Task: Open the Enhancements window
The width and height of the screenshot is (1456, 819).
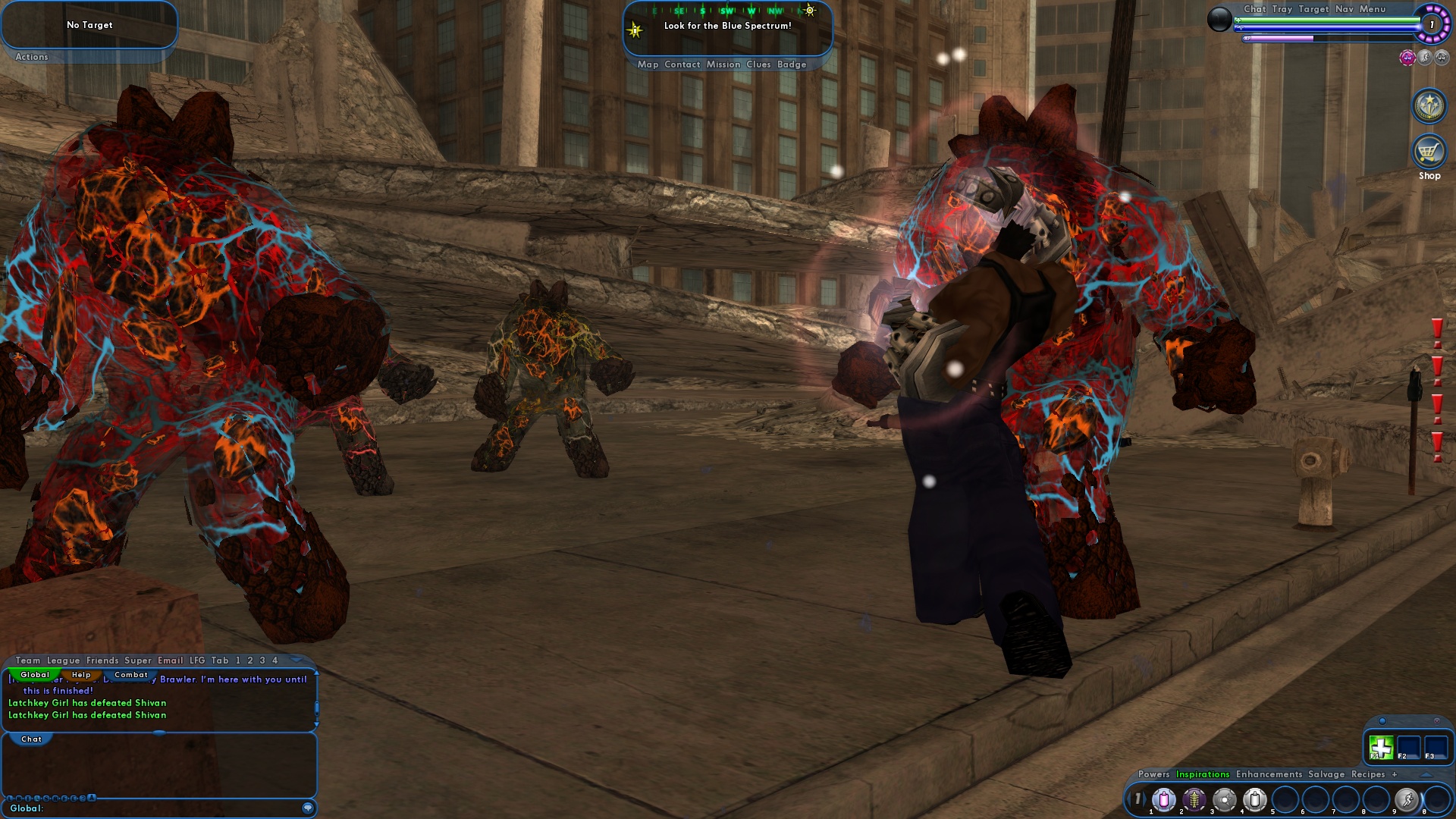Action: coord(1268,774)
